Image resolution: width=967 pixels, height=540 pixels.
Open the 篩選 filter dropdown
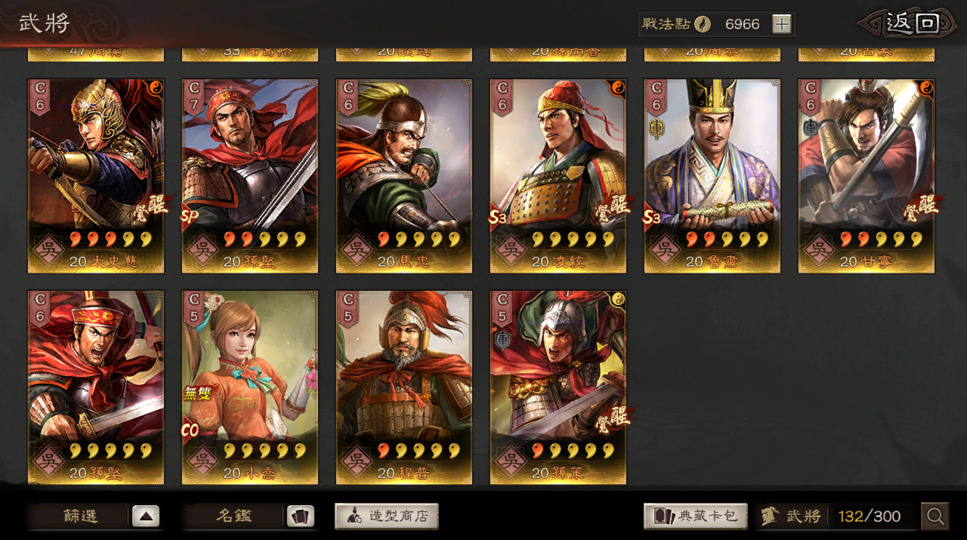tap(96, 516)
